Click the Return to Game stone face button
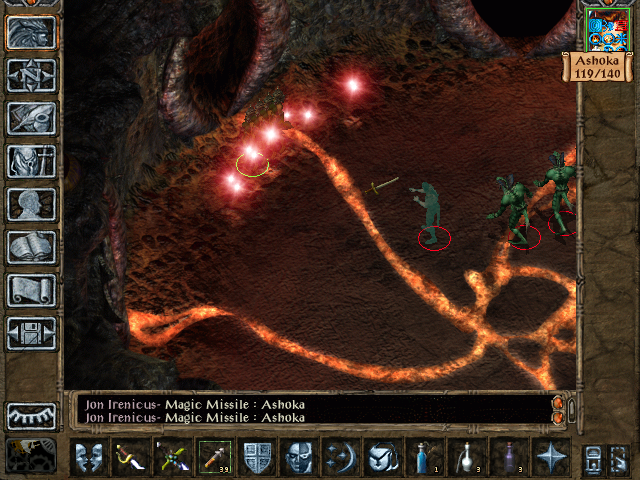This screenshot has width=640, height=480. coord(31,33)
